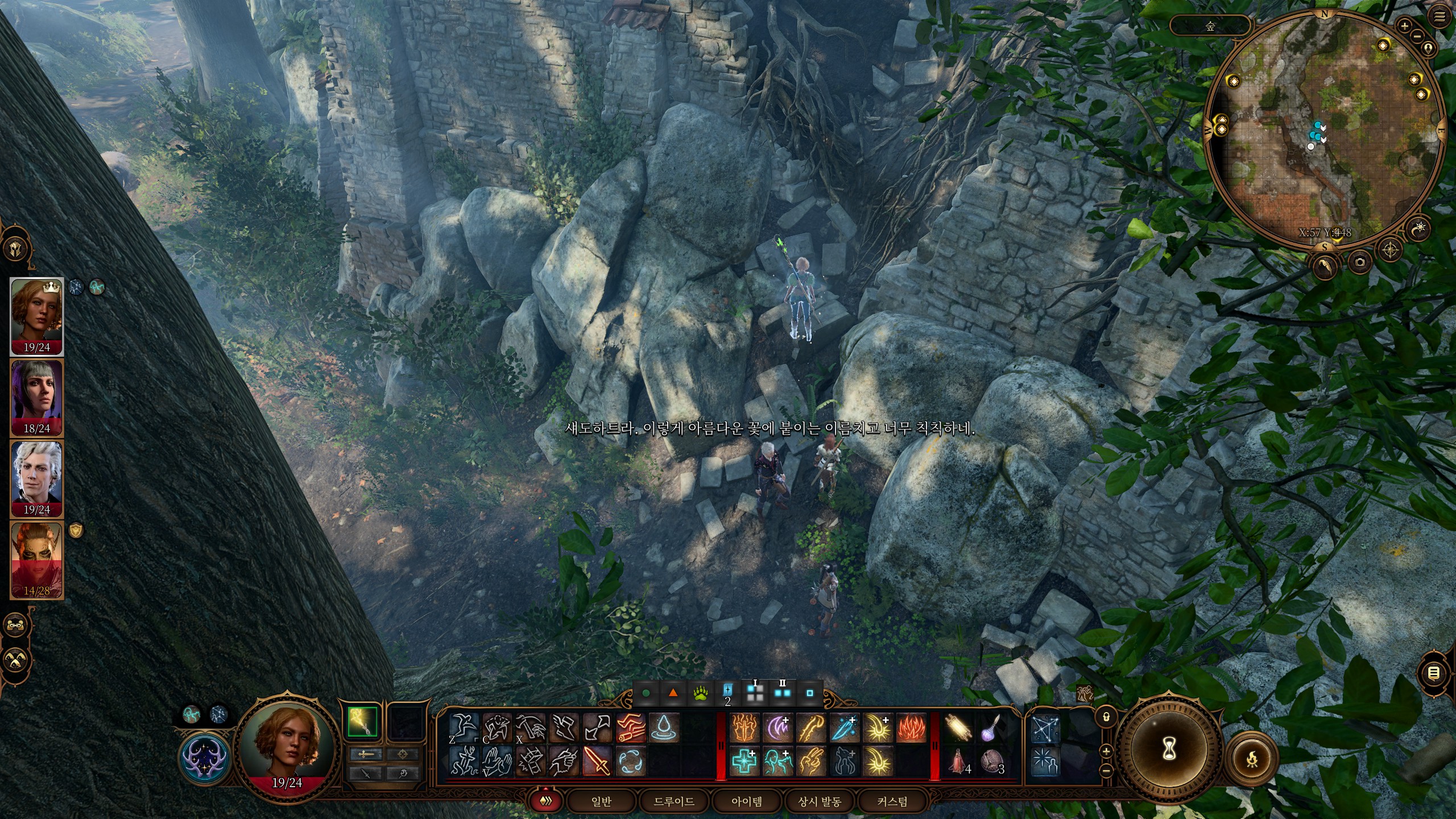Choose the red-skinned horned companion portrait
The height and width of the screenshot is (819, 1456).
pos(37,560)
